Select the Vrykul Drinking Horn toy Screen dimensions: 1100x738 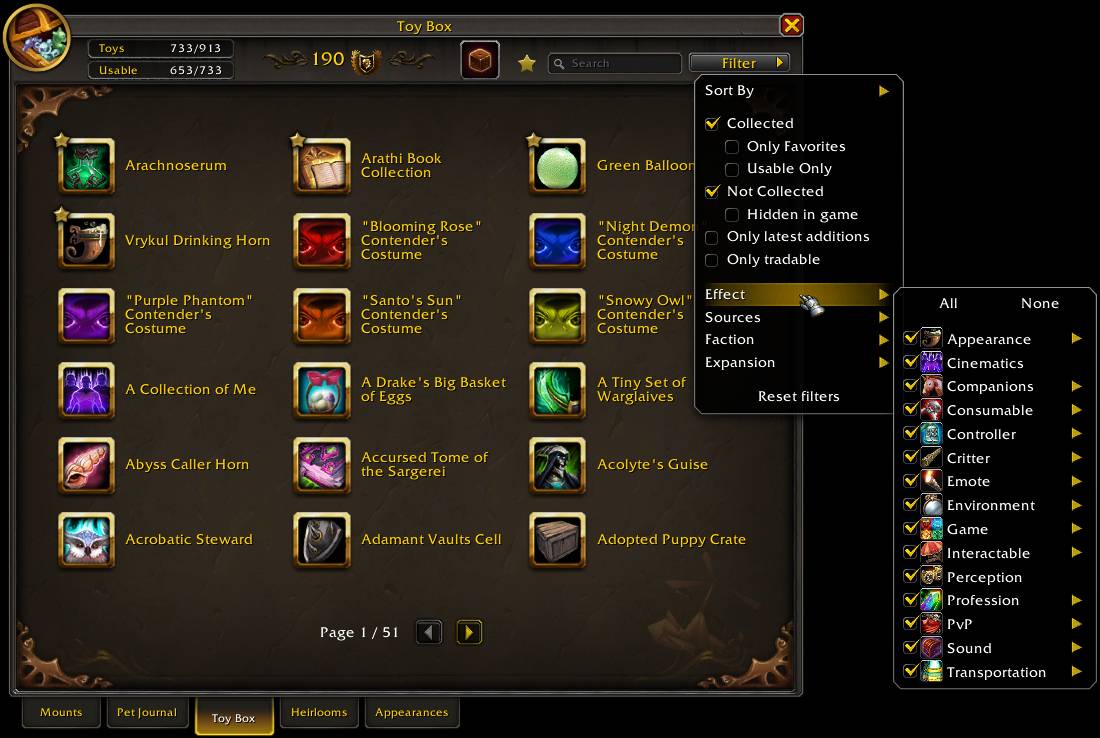(87, 241)
